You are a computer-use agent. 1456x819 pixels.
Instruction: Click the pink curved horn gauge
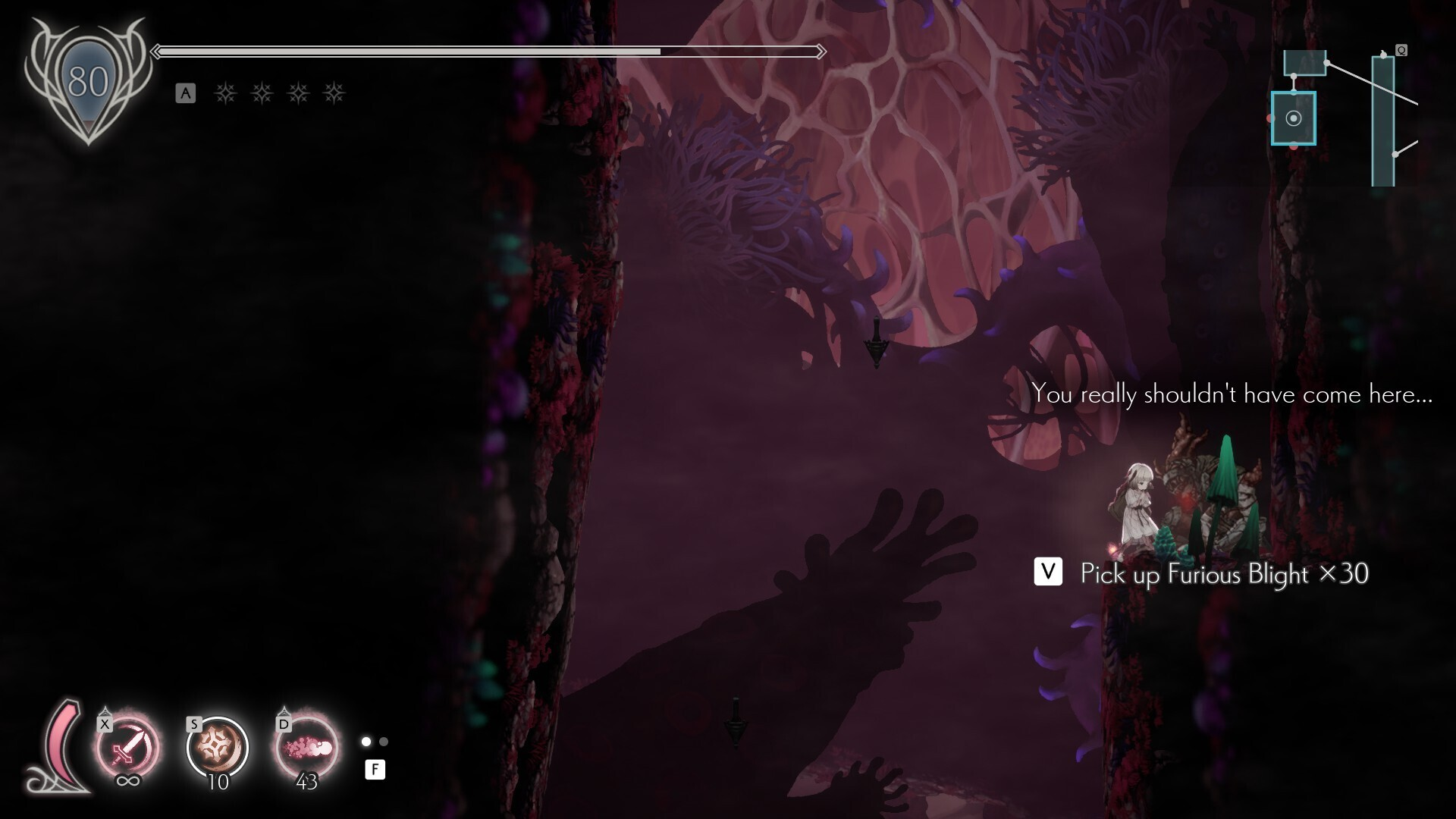tap(62, 747)
